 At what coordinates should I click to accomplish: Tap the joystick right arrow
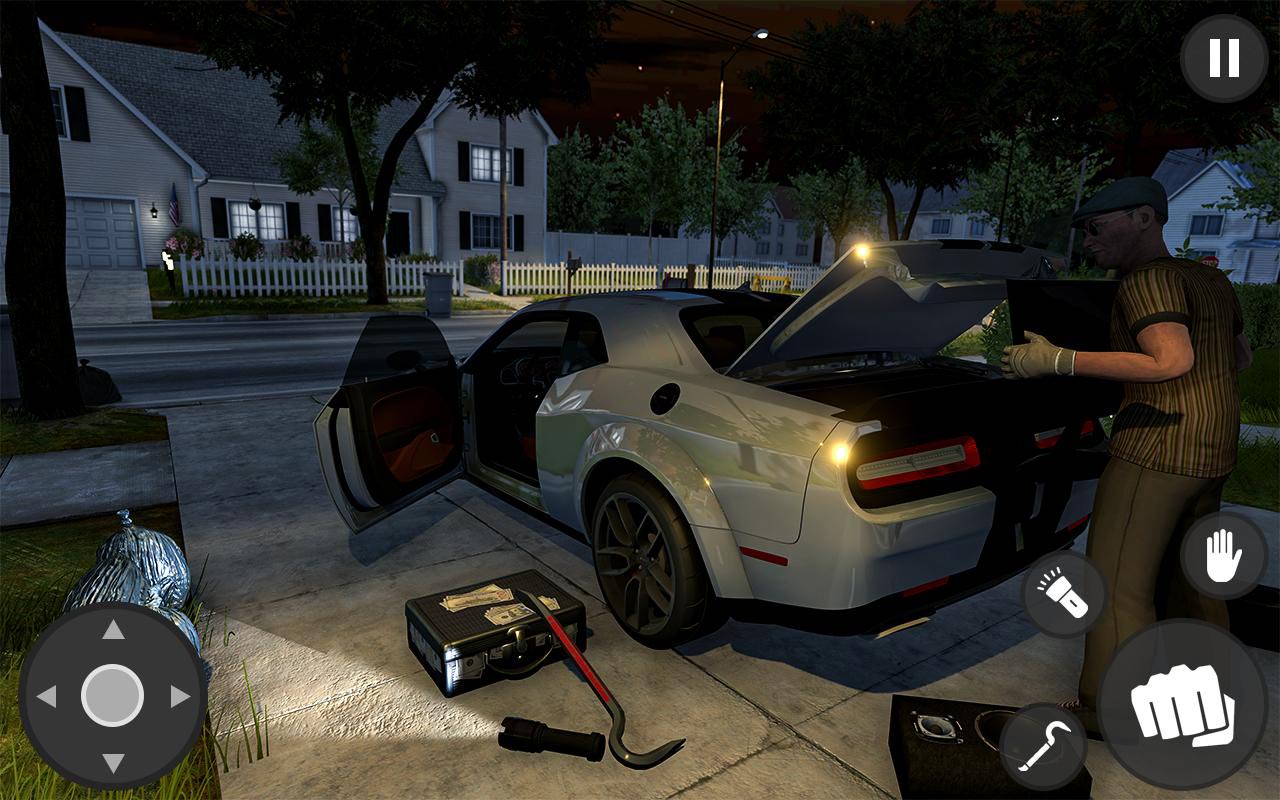point(180,696)
